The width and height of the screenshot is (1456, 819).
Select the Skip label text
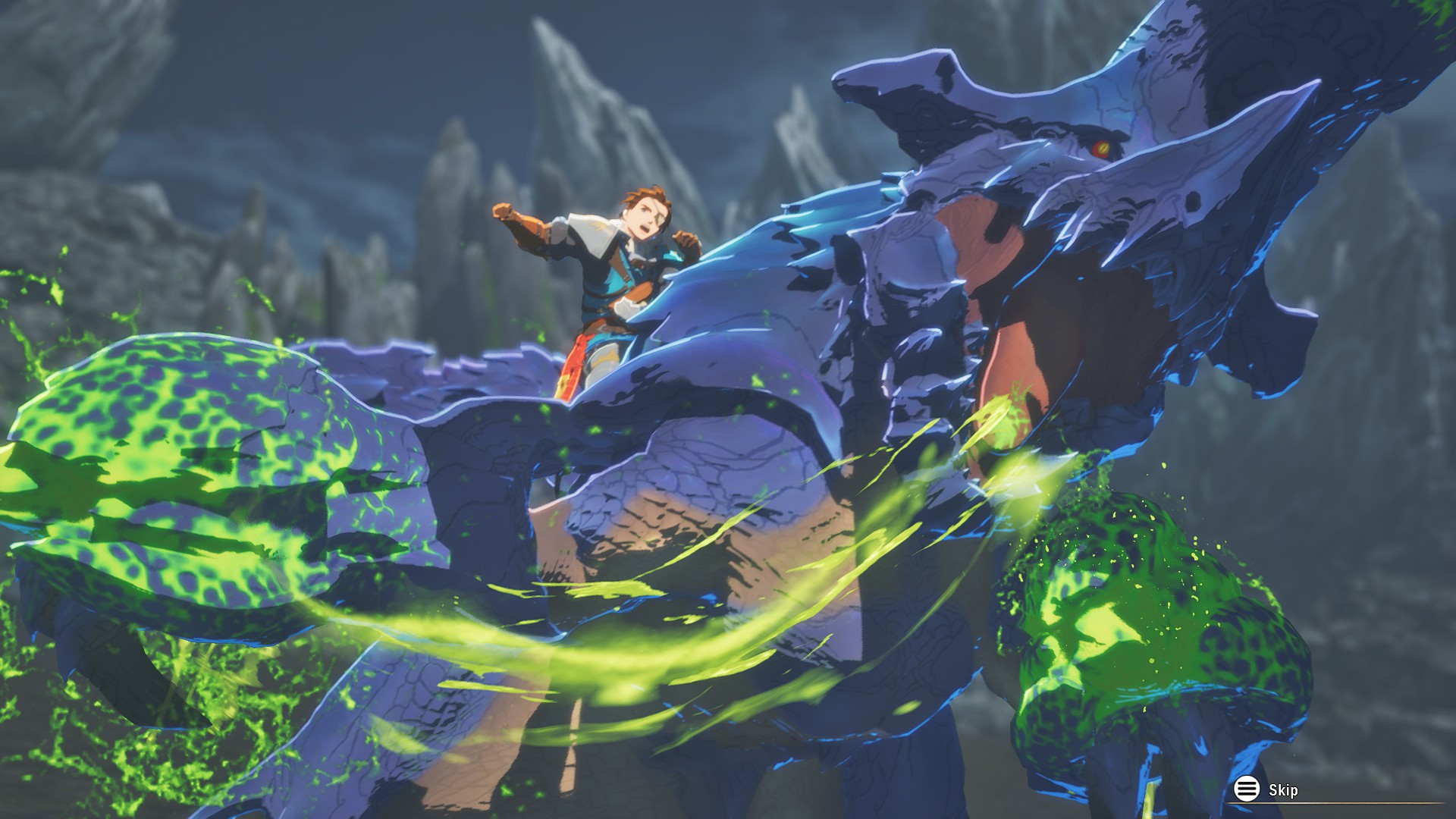[1284, 789]
